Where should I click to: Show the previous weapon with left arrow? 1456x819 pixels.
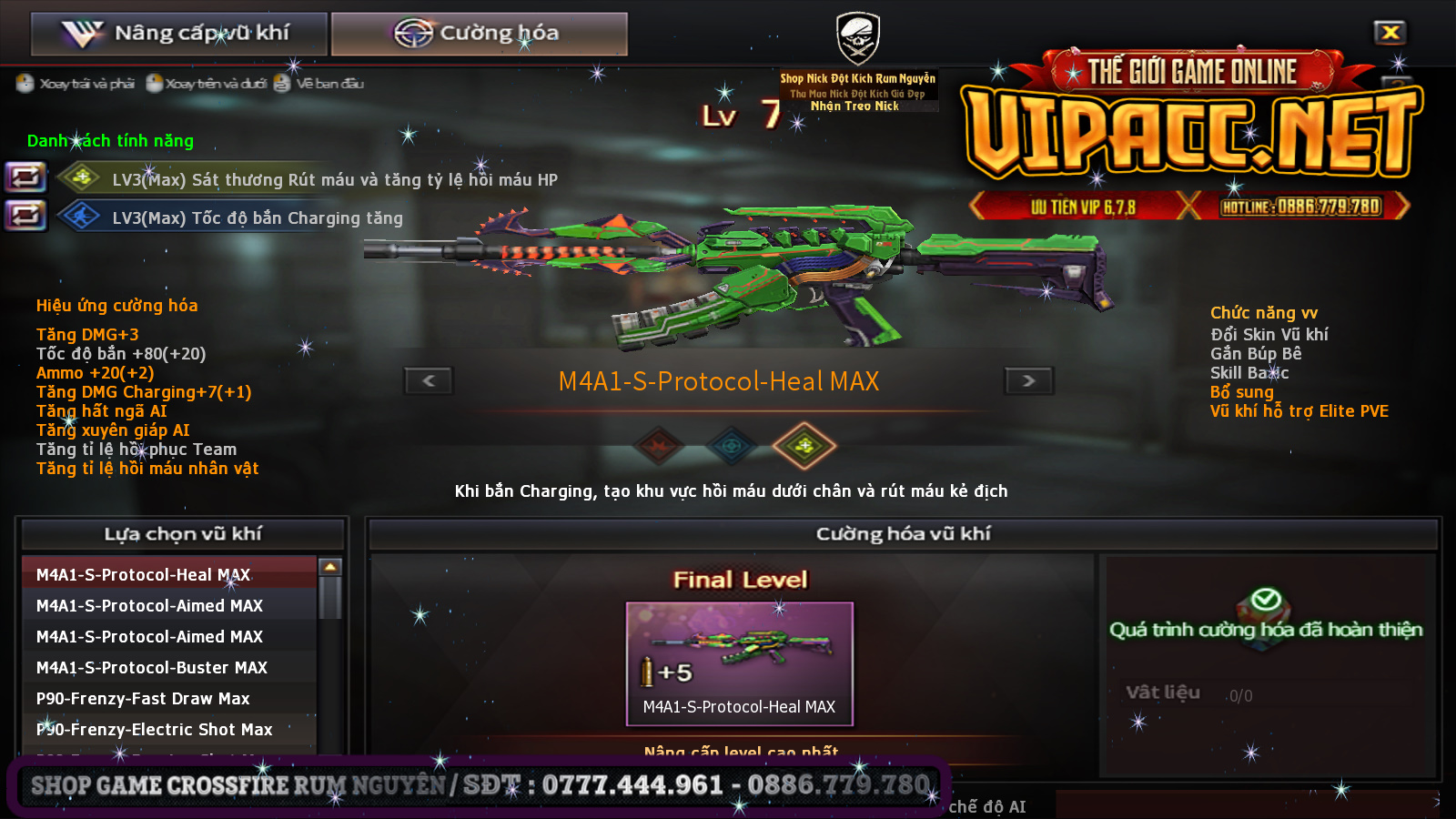click(x=429, y=380)
